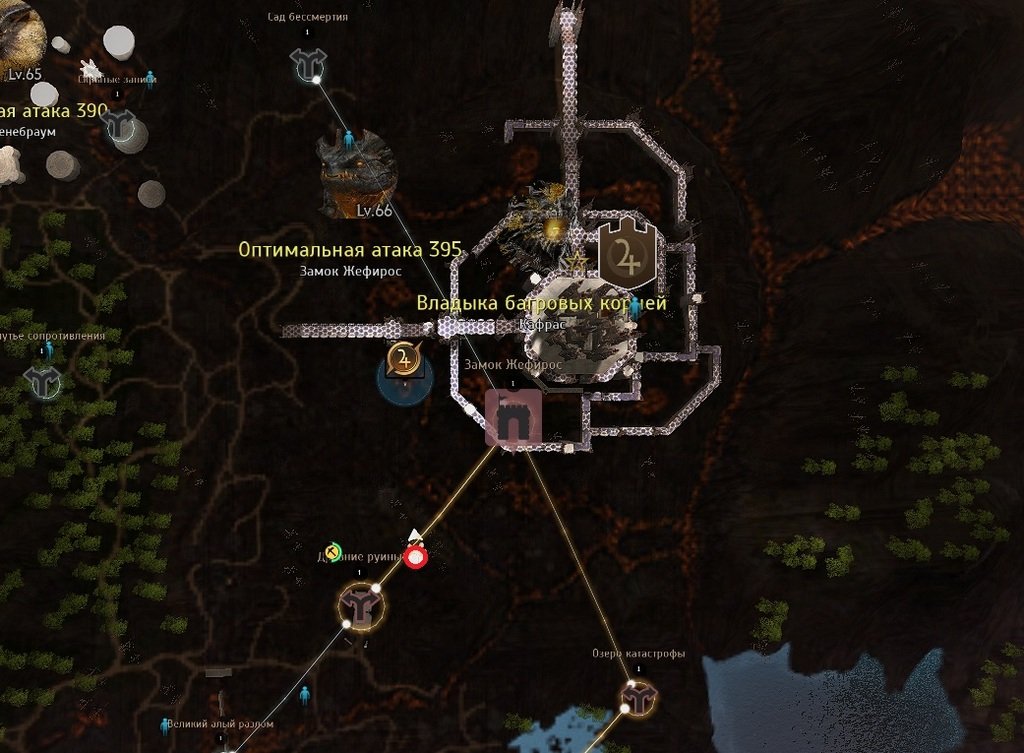Select the Древние руины node marker
The image size is (1024, 753).
click(x=360, y=606)
